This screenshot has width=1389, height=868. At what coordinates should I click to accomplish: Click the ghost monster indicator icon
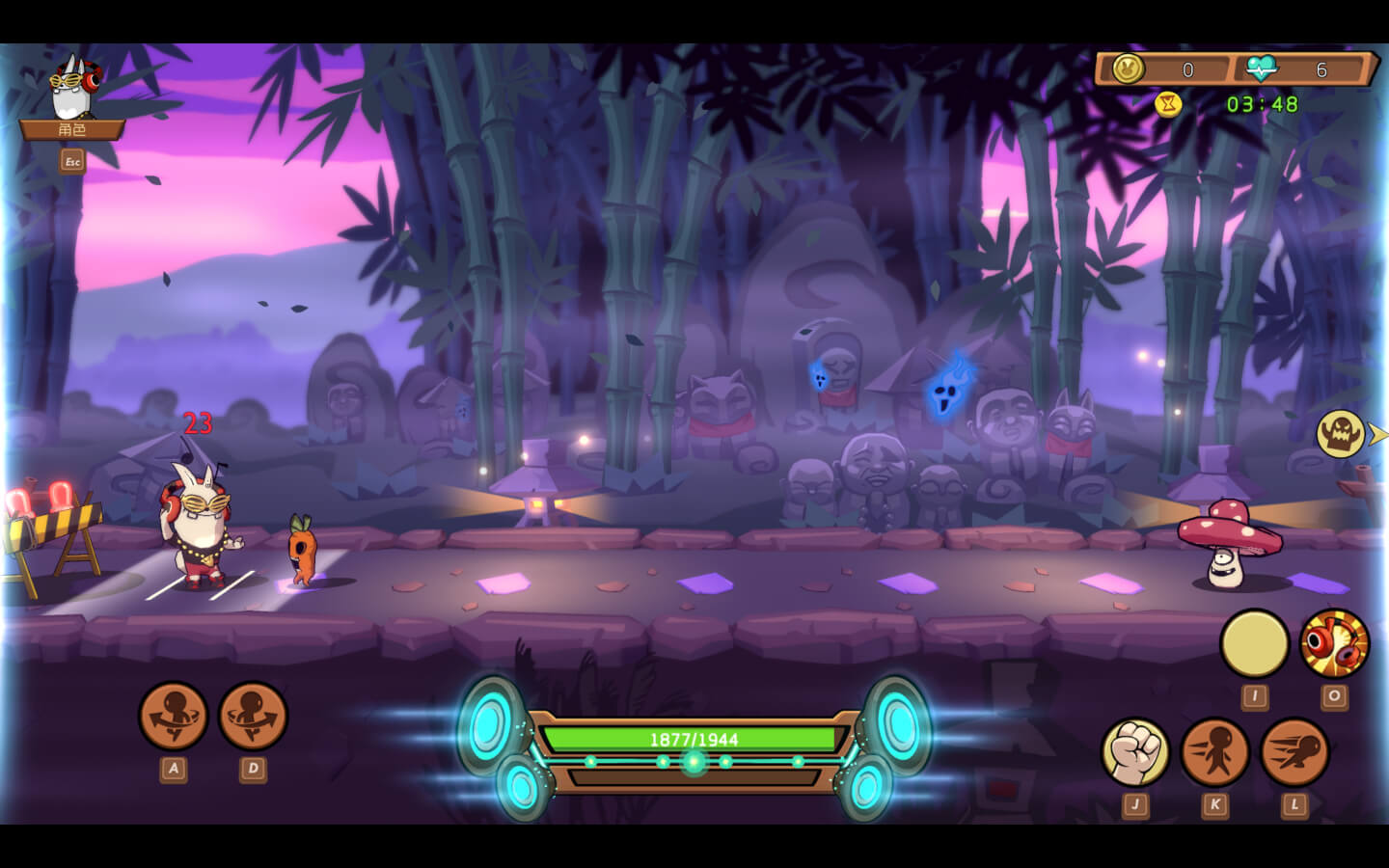click(1341, 434)
